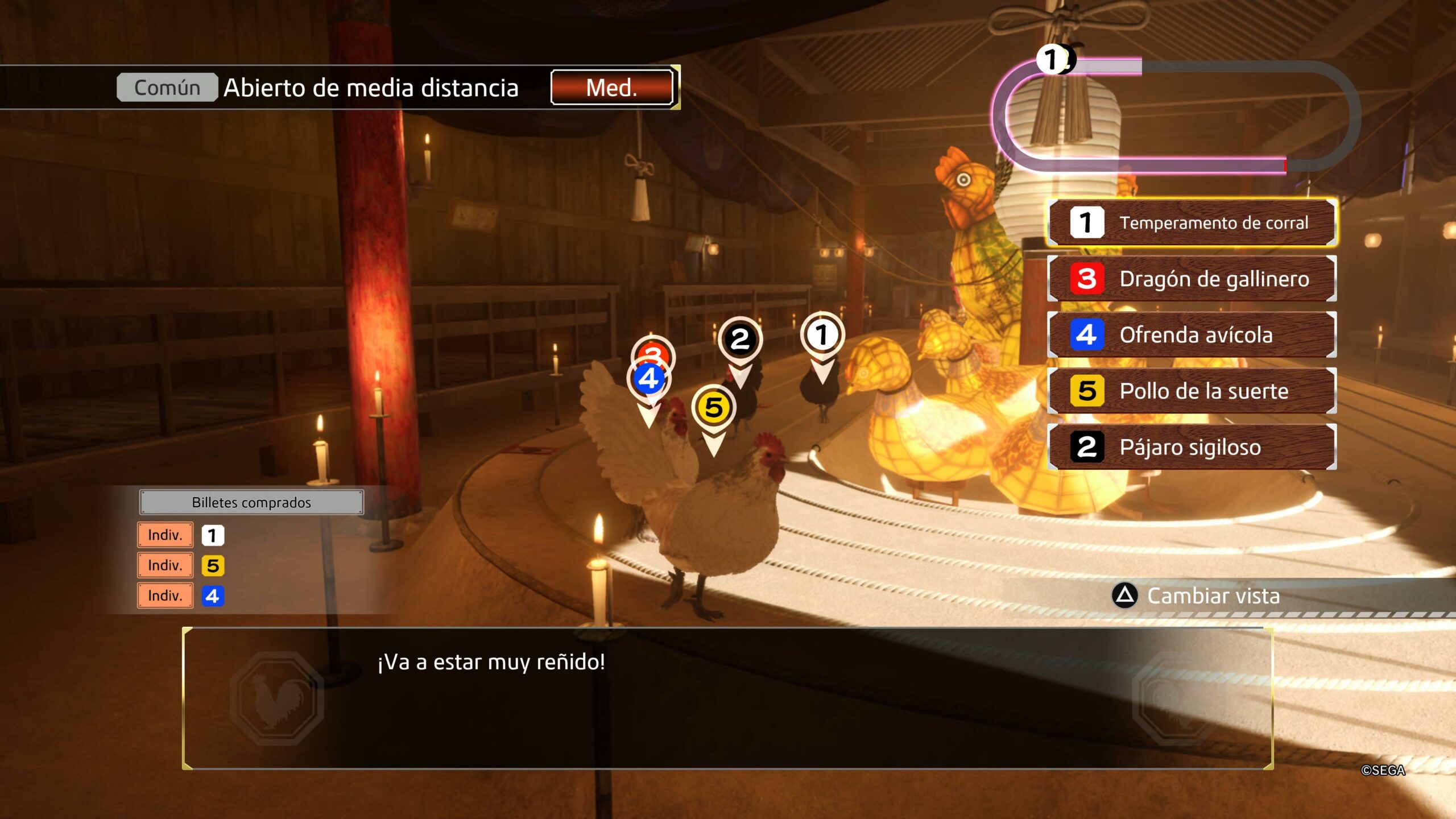Select the black number 2 chicken marker
Screen dimensions: 1456x819
(x=740, y=340)
